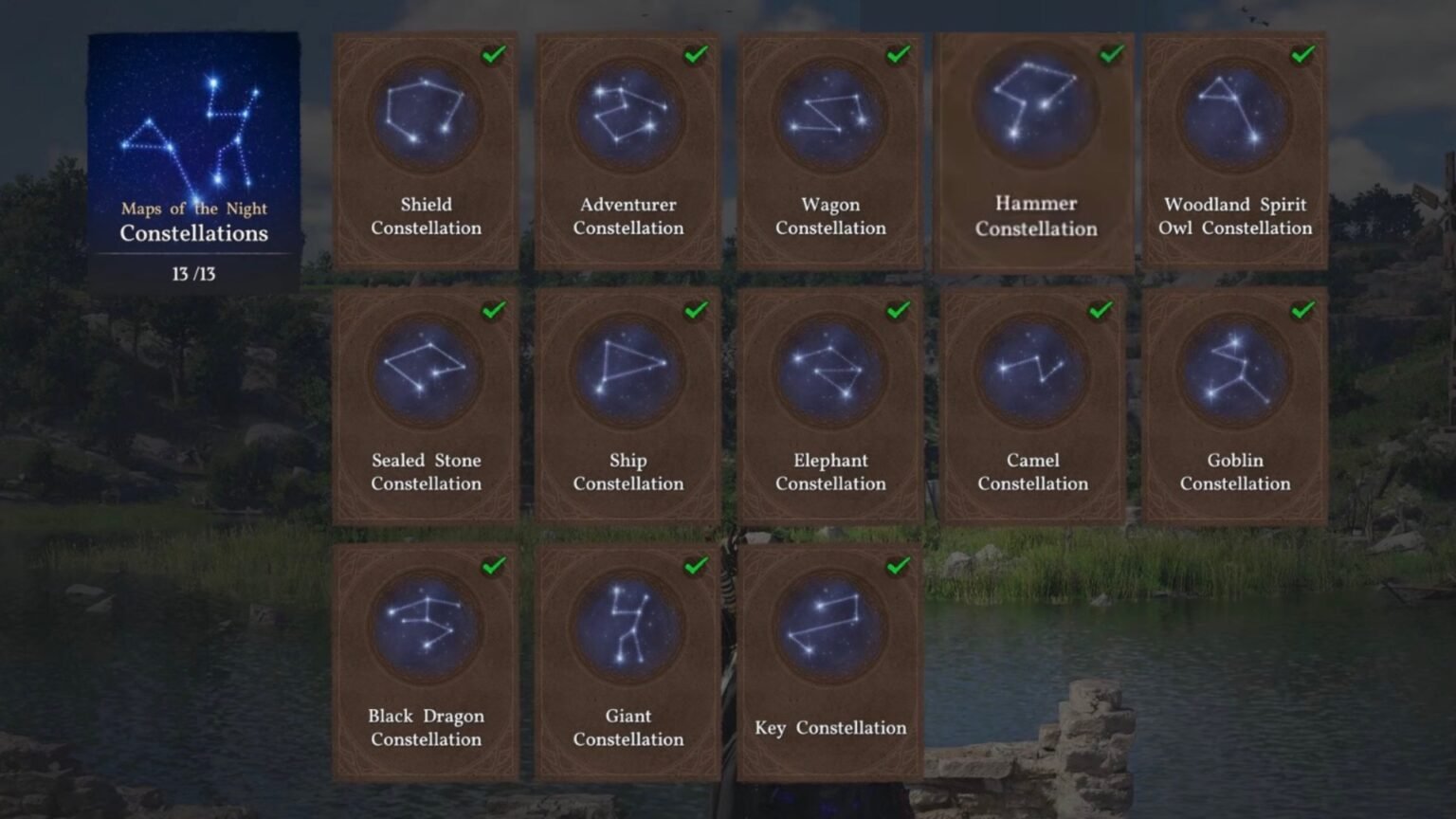
Task: Click the checkmark on the Goblin Constellation
Action: tap(1301, 309)
